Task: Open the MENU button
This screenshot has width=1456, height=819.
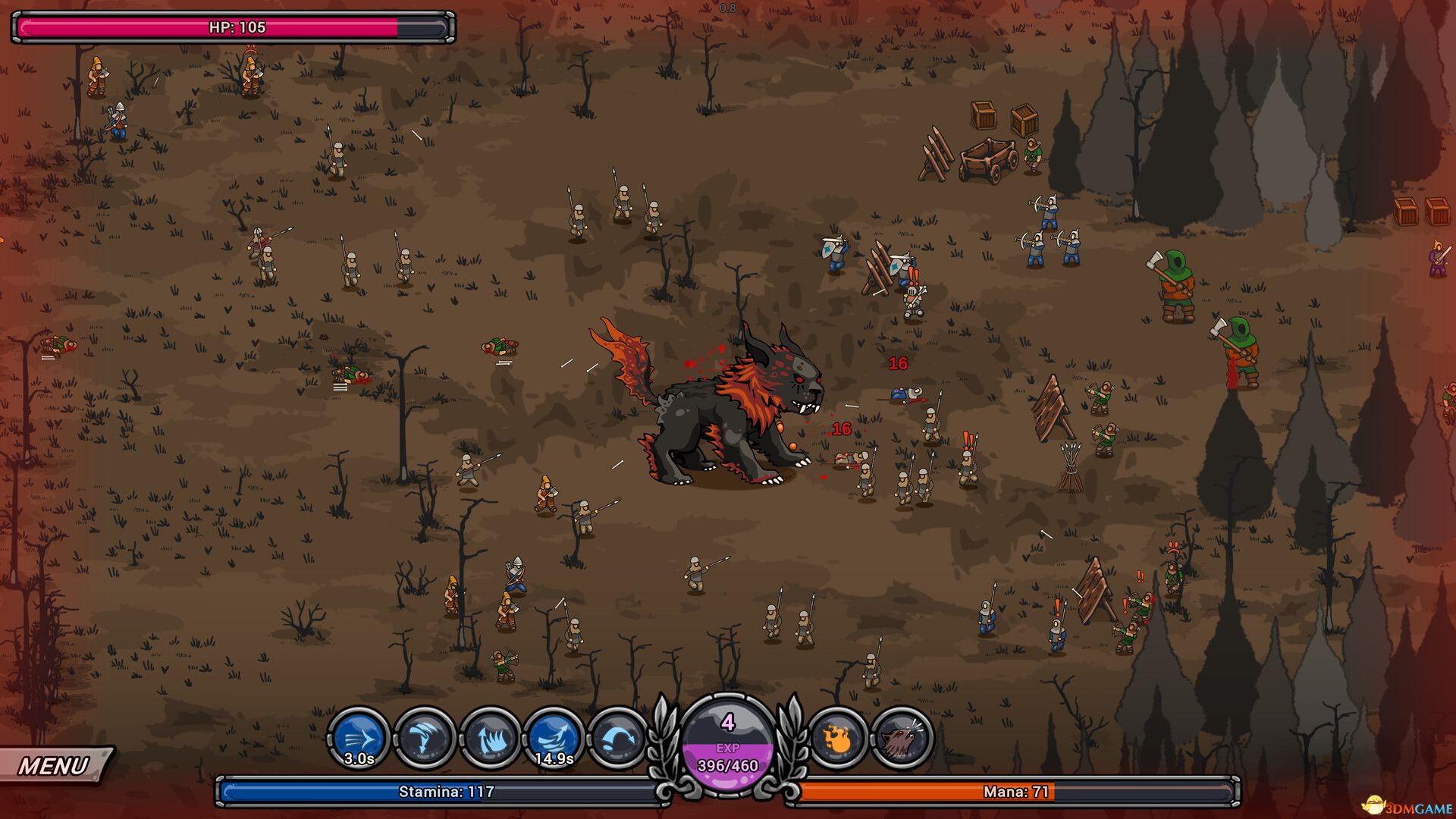Action: tap(55, 765)
